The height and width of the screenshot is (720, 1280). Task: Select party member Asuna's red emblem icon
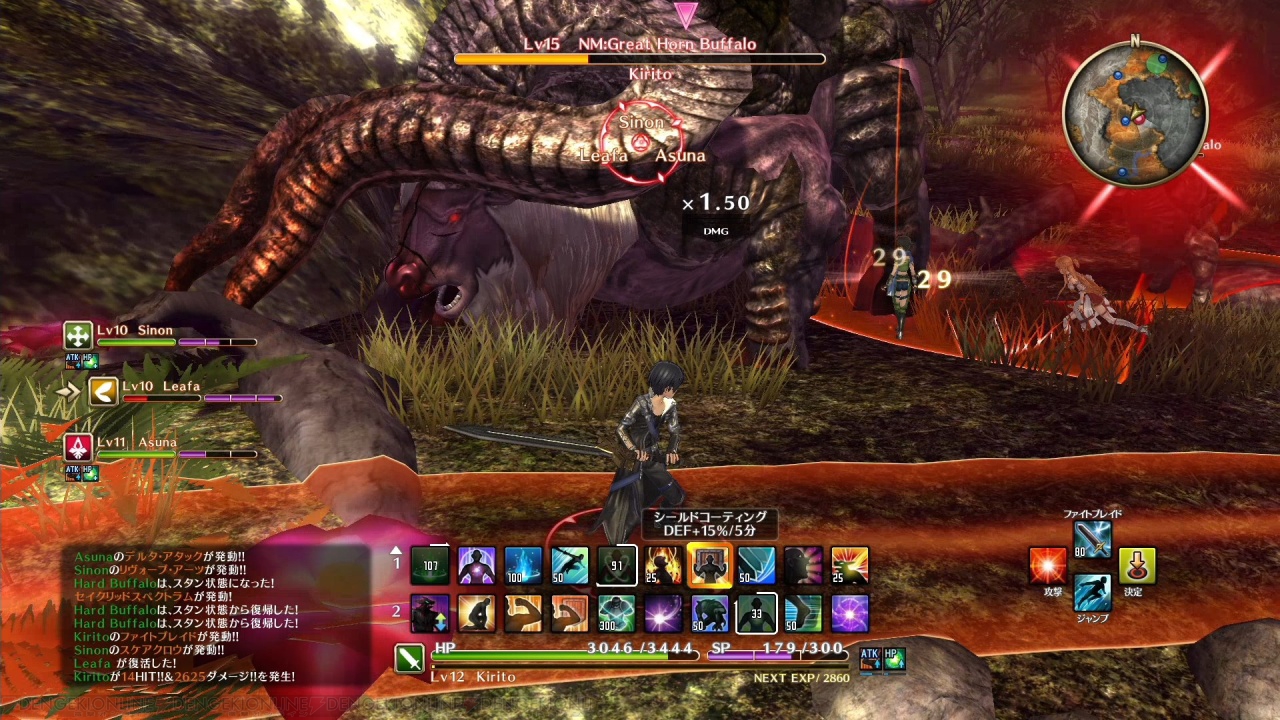click(x=78, y=447)
